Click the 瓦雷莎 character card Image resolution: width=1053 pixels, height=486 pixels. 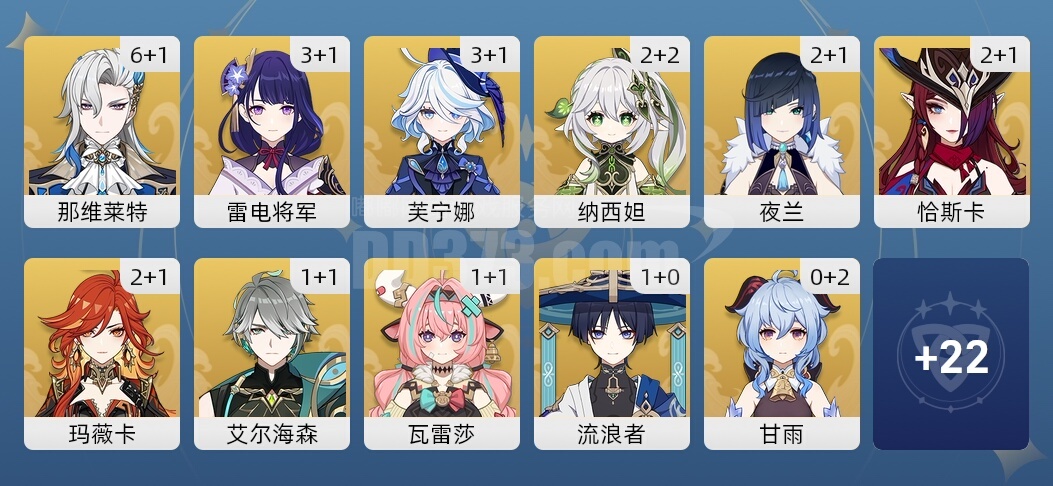pyautogui.click(x=442, y=353)
